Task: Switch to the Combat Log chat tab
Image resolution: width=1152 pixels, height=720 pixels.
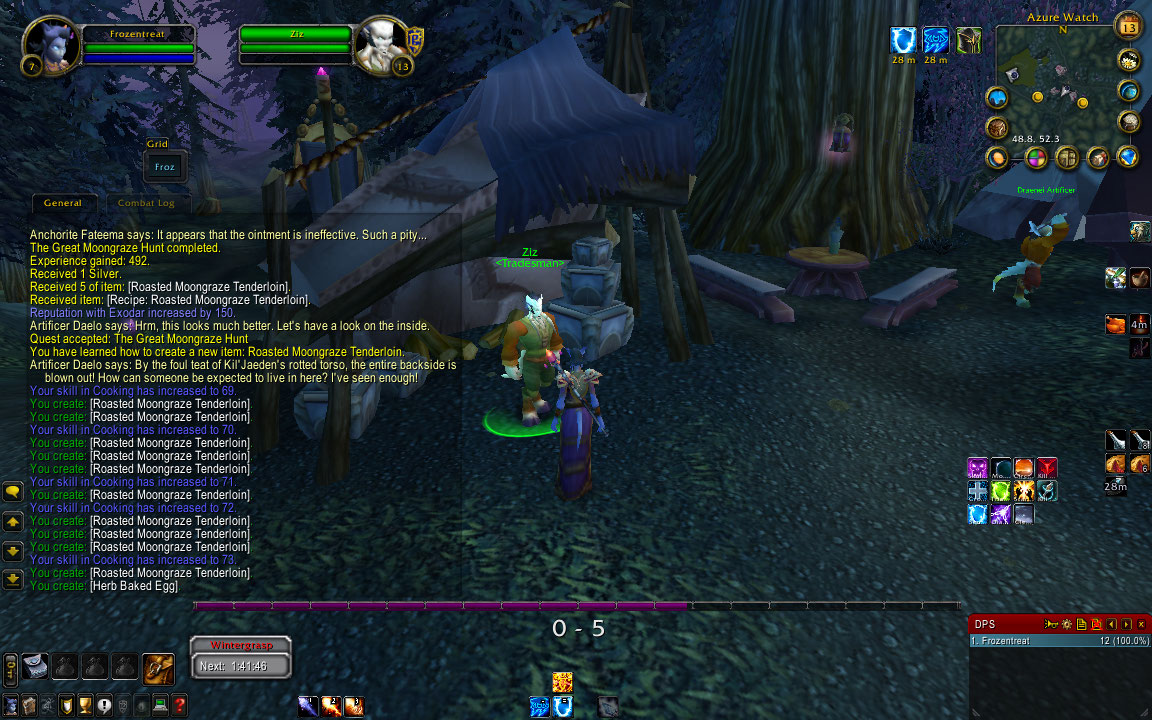Action: (x=146, y=203)
